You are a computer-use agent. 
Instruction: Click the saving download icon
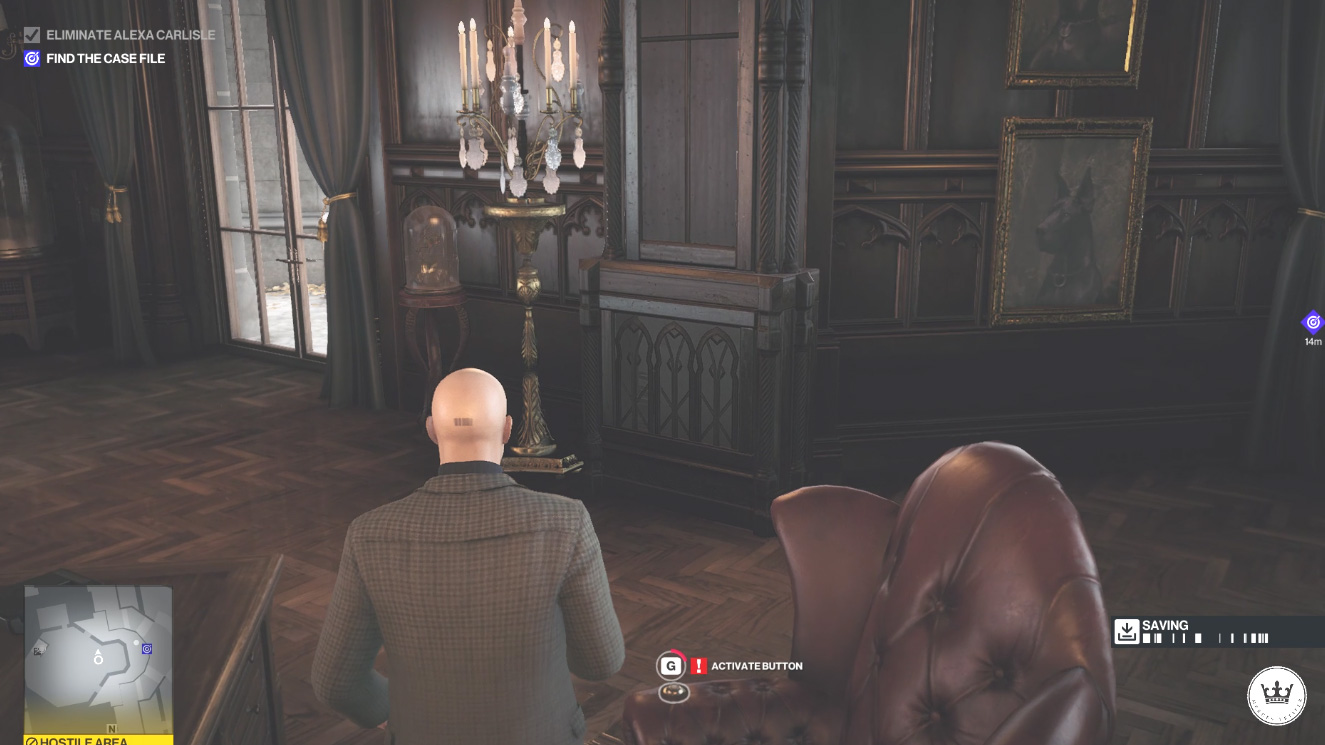(x=1128, y=630)
